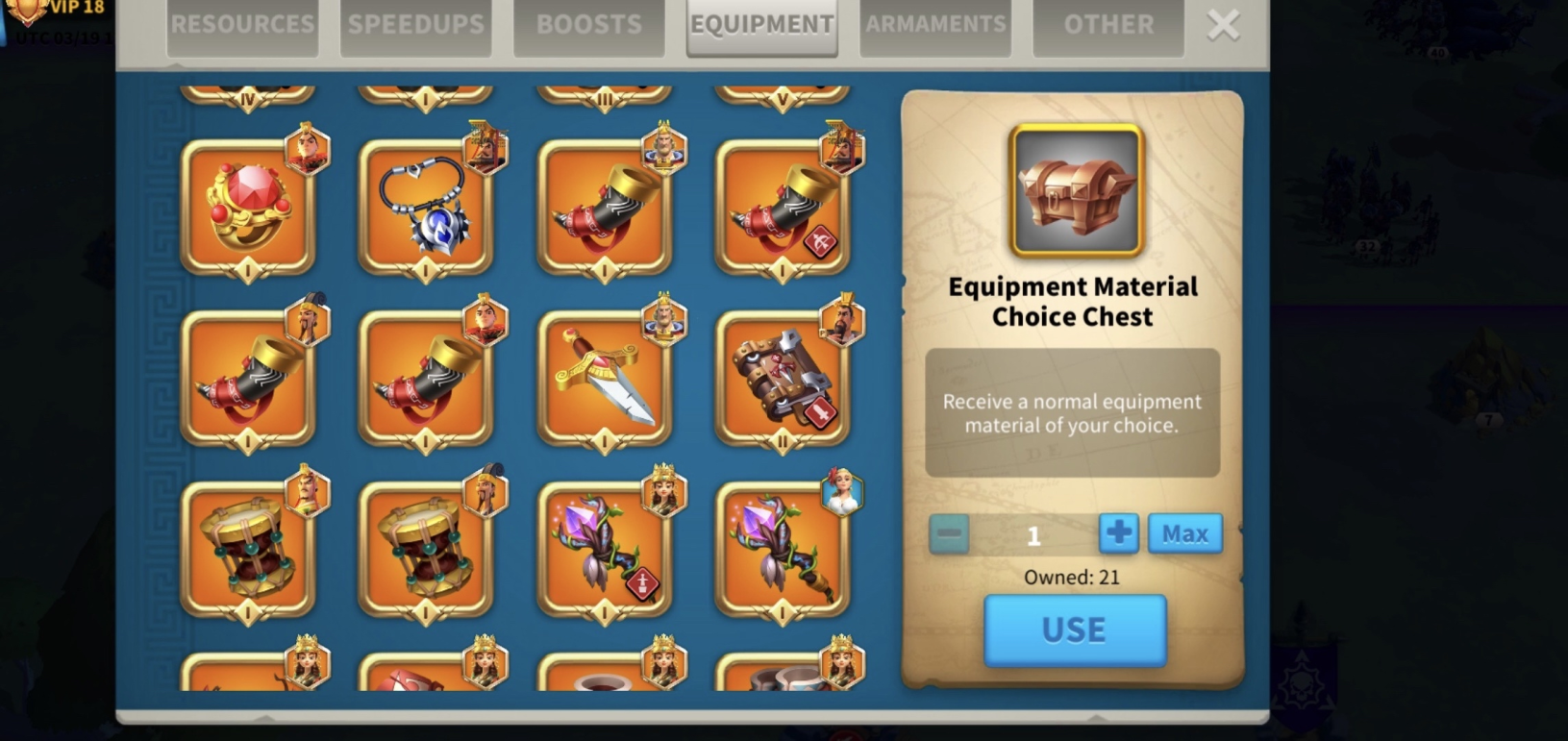Increase quantity with the plus button
The image size is (1568, 741).
(1118, 533)
